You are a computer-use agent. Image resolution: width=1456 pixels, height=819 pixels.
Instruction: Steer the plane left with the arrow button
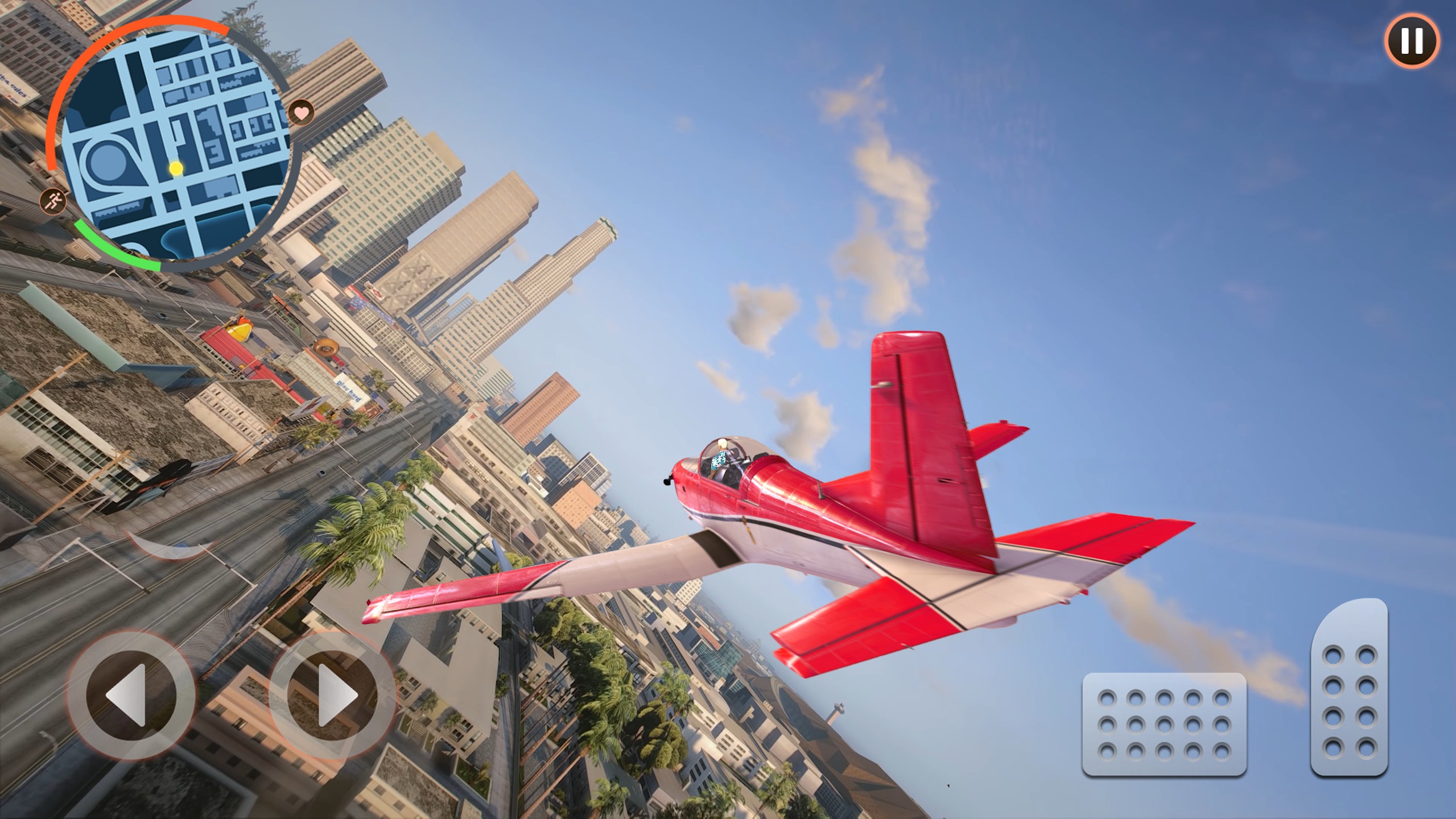(131, 695)
